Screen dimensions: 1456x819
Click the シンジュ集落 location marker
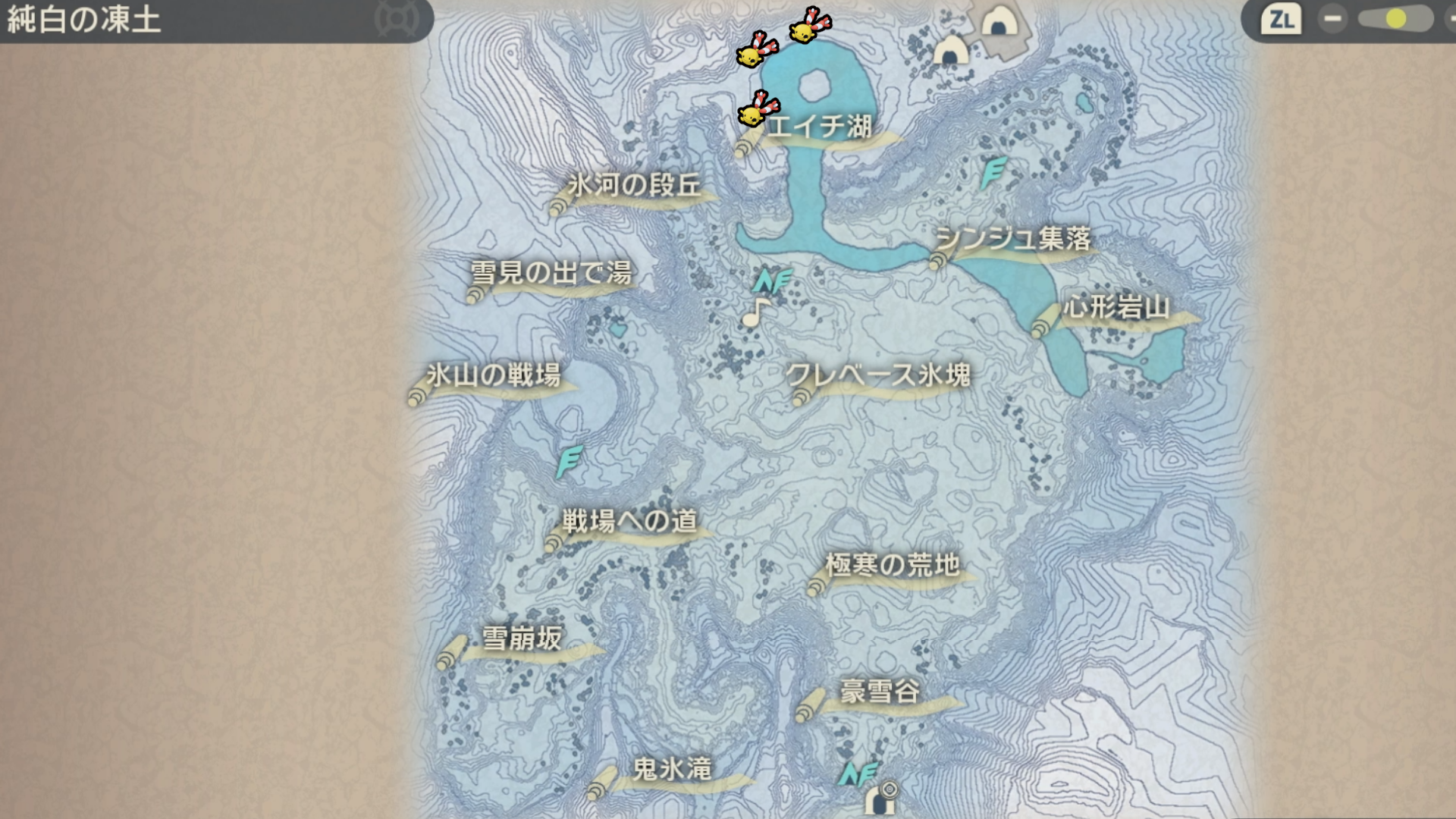tap(1012, 240)
